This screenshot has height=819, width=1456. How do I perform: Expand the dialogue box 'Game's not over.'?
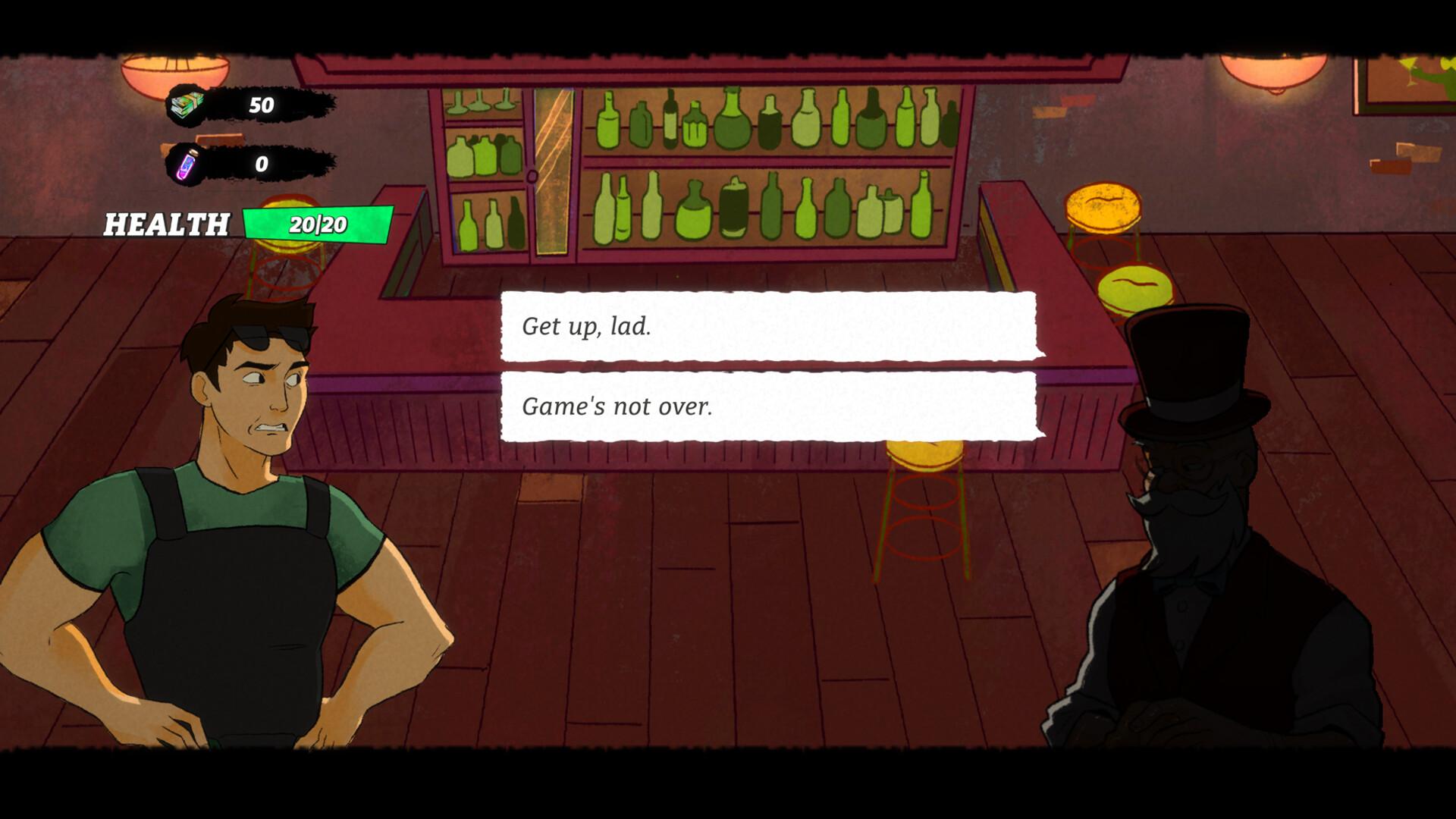[770, 407]
